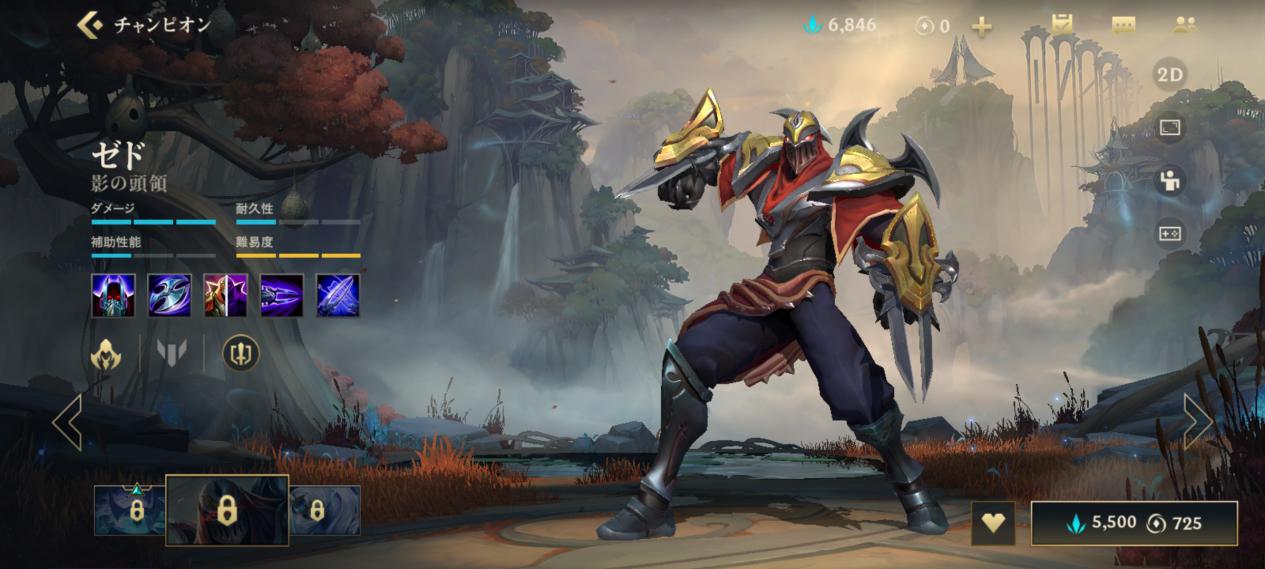Open the friends list icon

1185,26
